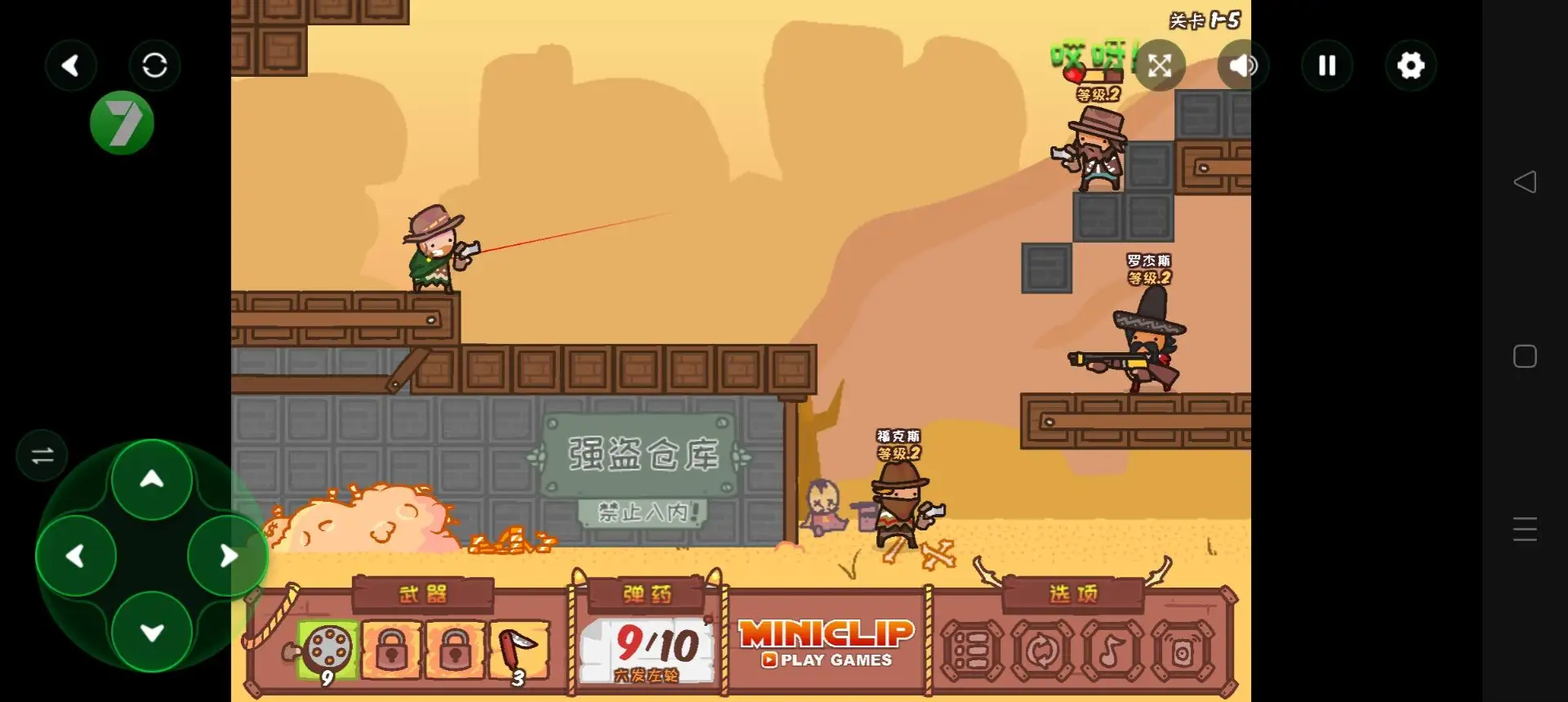Open the level menu list icon
This screenshot has height=702, width=1568.
[x=972, y=651]
